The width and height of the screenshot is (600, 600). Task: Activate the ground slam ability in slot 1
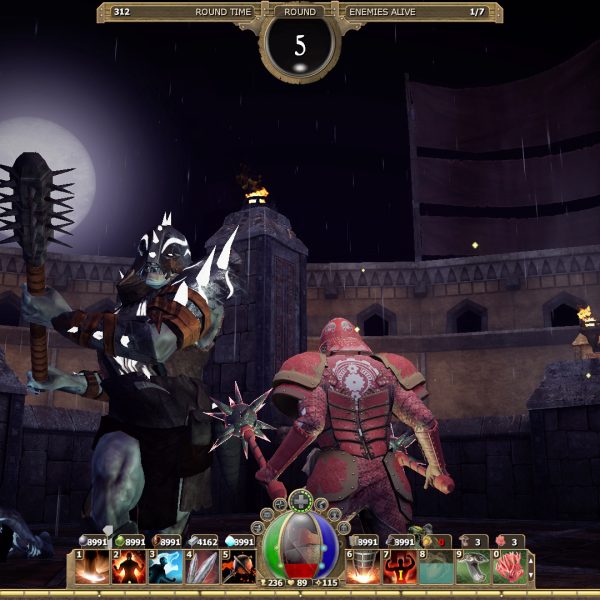(93, 567)
